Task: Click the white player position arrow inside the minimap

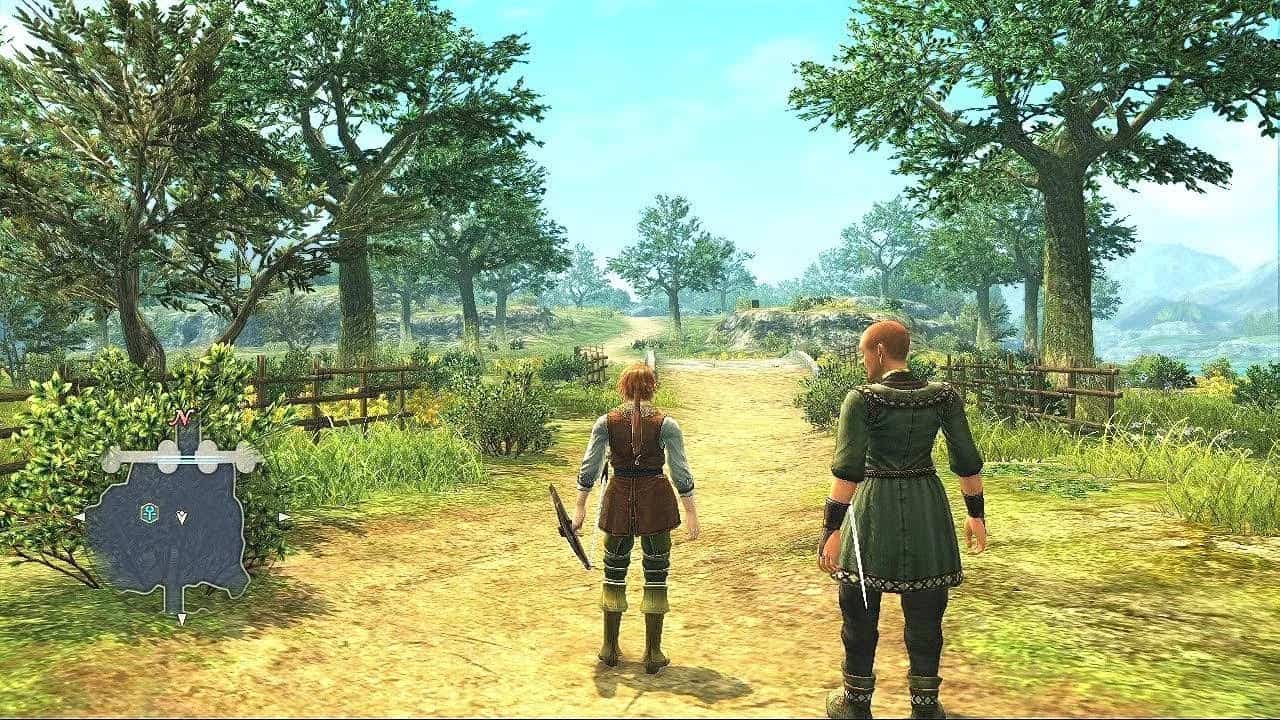Action: [x=181, y=516]
